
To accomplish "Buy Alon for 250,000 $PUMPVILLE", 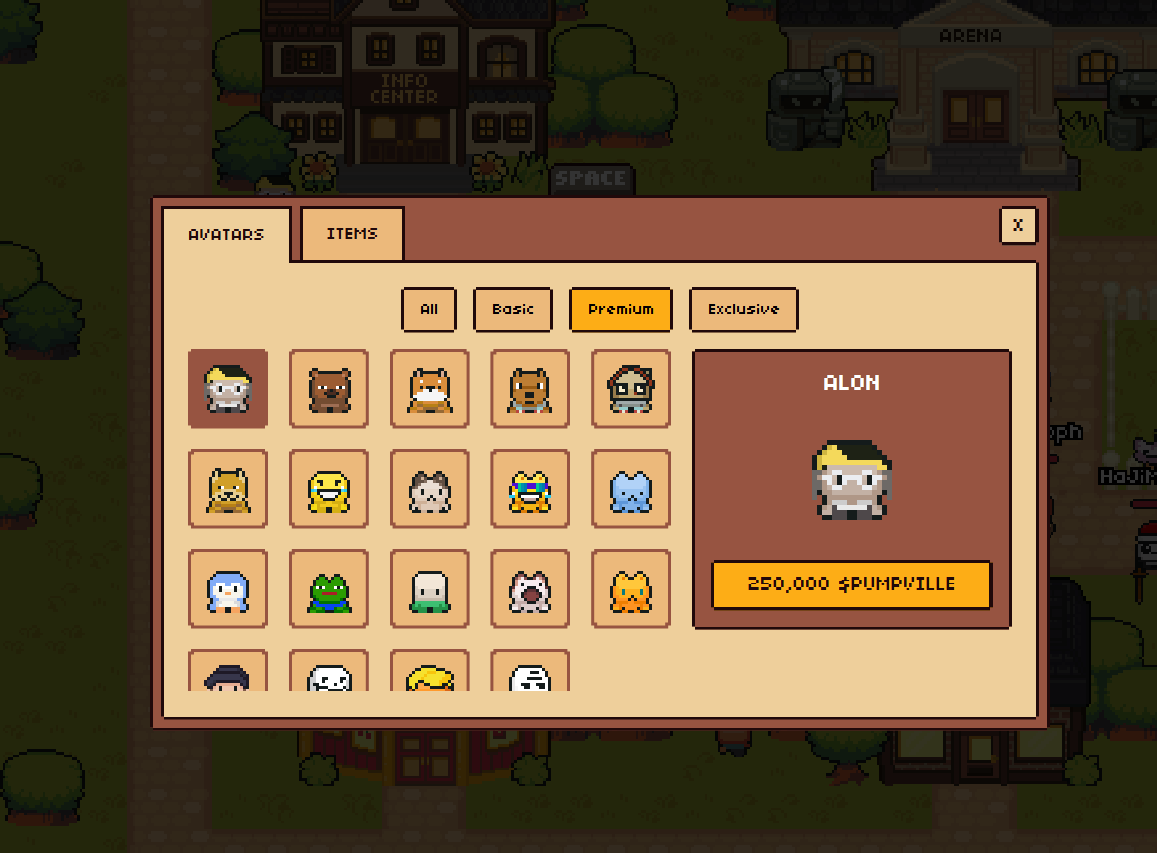I will (x=851, y=584).
